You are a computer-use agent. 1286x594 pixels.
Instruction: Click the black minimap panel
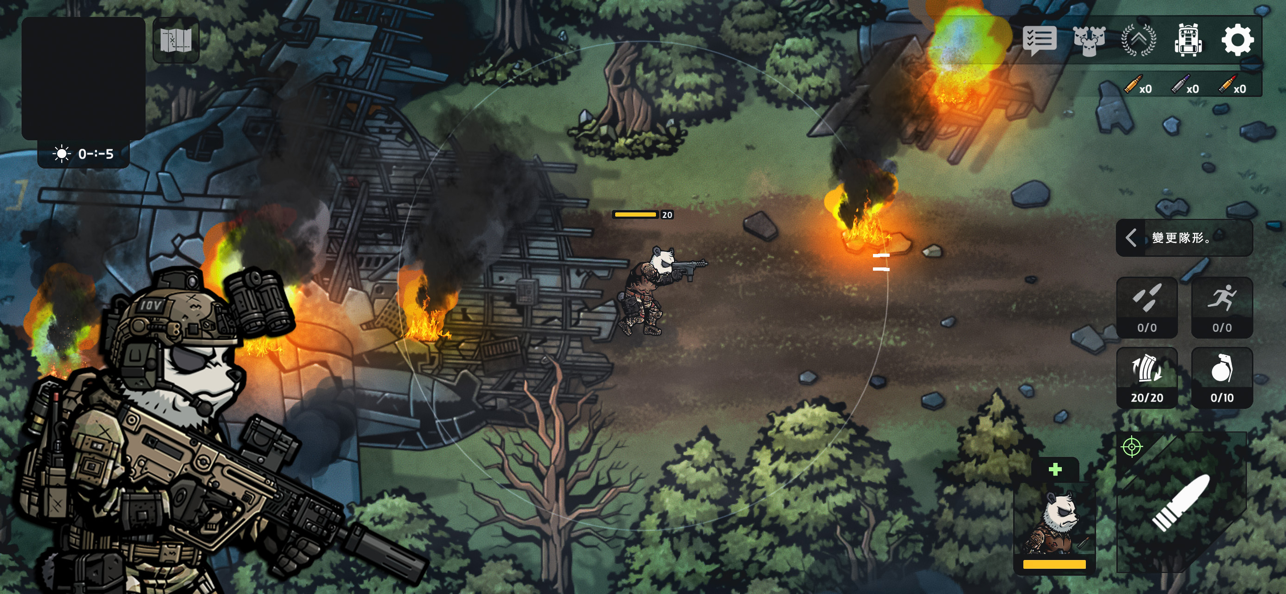click(83, 78)
